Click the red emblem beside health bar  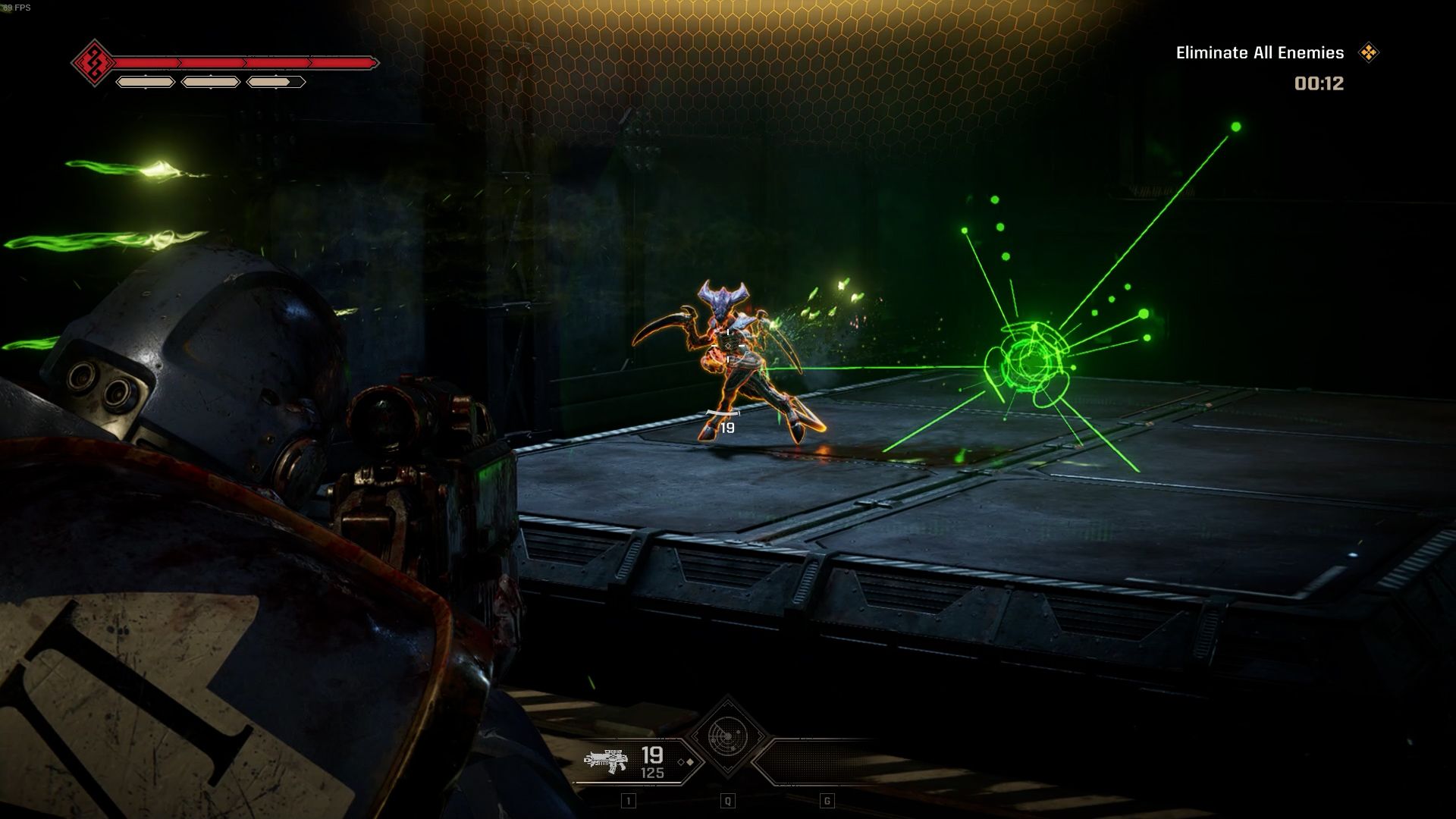(x=94, y=63)
